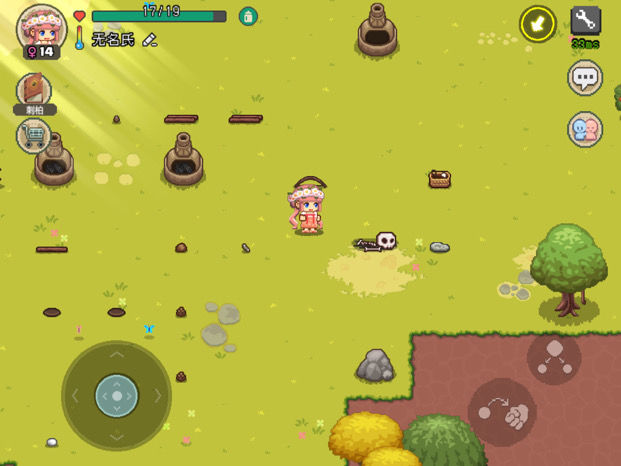Screen dimensions: 621x466
Task: Open the friends list with two figures icon
Action: coord(585,129)
